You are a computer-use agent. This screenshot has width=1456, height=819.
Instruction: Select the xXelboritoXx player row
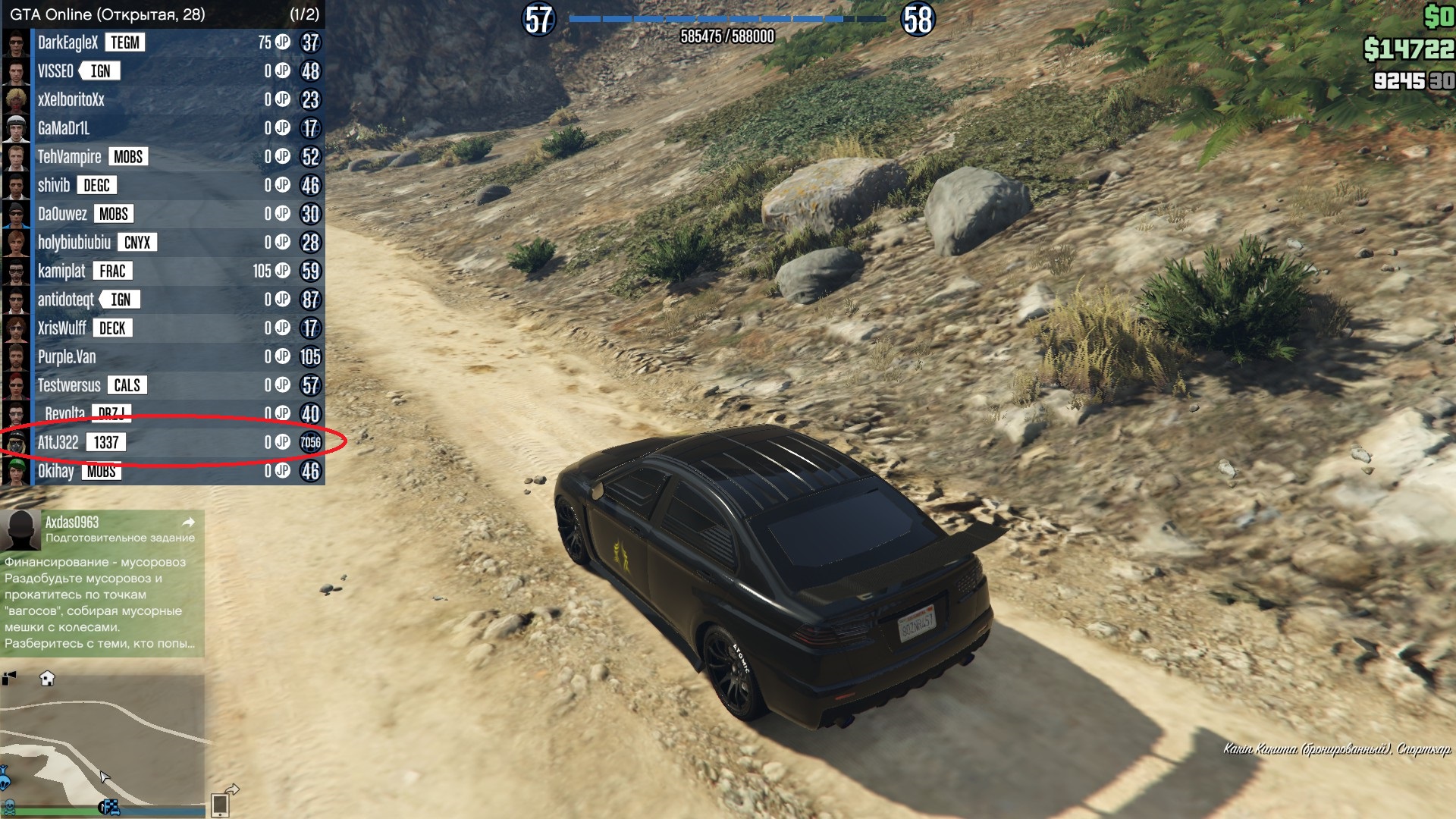pyautogui.click(x=163, y=99)
